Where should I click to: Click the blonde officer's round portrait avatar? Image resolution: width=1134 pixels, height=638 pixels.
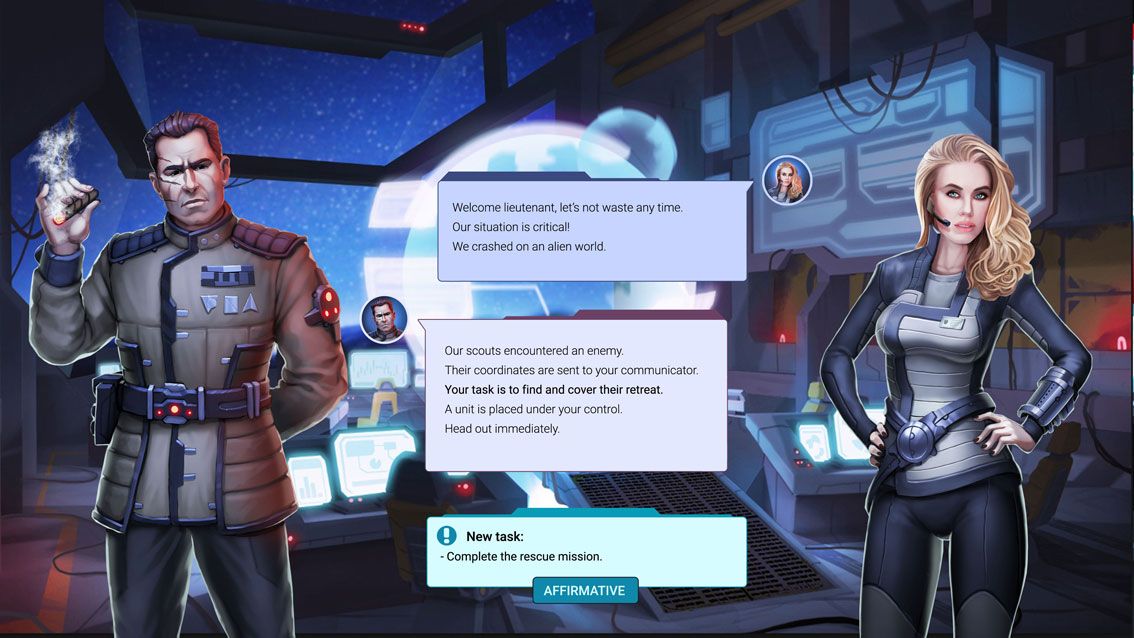(786, 180)
